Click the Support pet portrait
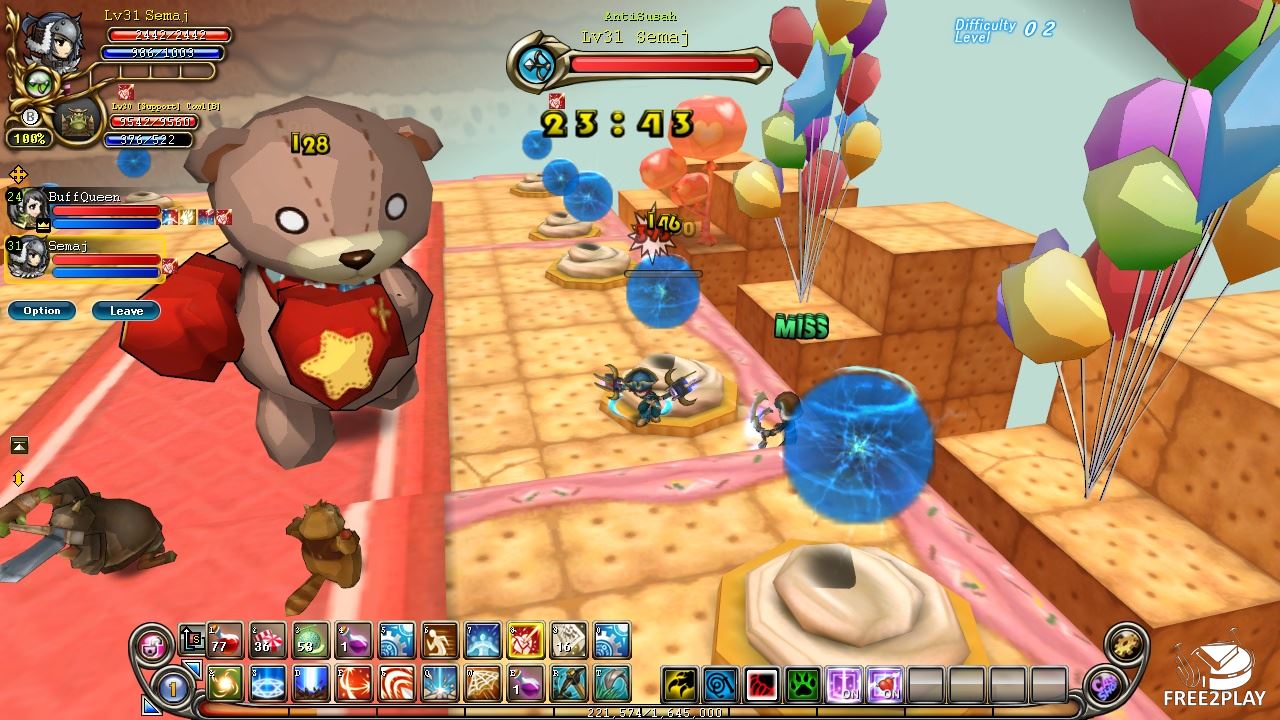Screen dimensions: 1280x720 [x=78, y=120]
